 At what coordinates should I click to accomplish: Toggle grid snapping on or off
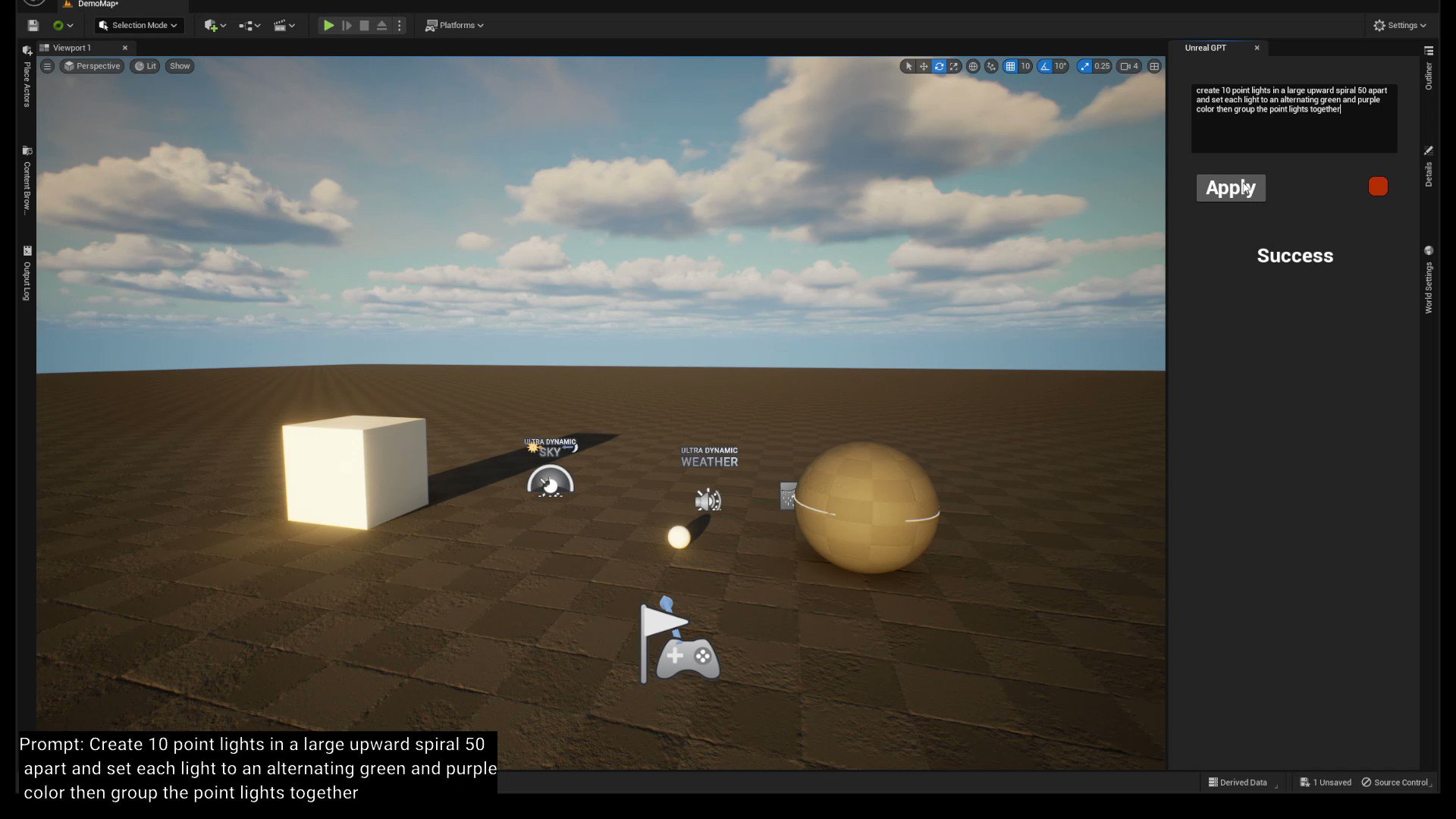pyautogui.click(x=1010, y=66)
